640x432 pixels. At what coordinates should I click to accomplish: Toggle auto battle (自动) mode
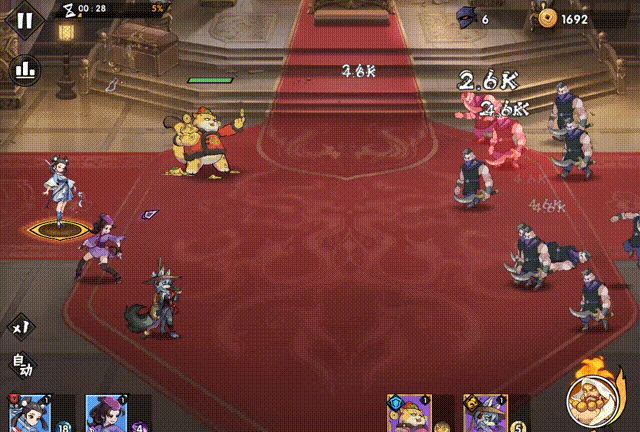21,366
